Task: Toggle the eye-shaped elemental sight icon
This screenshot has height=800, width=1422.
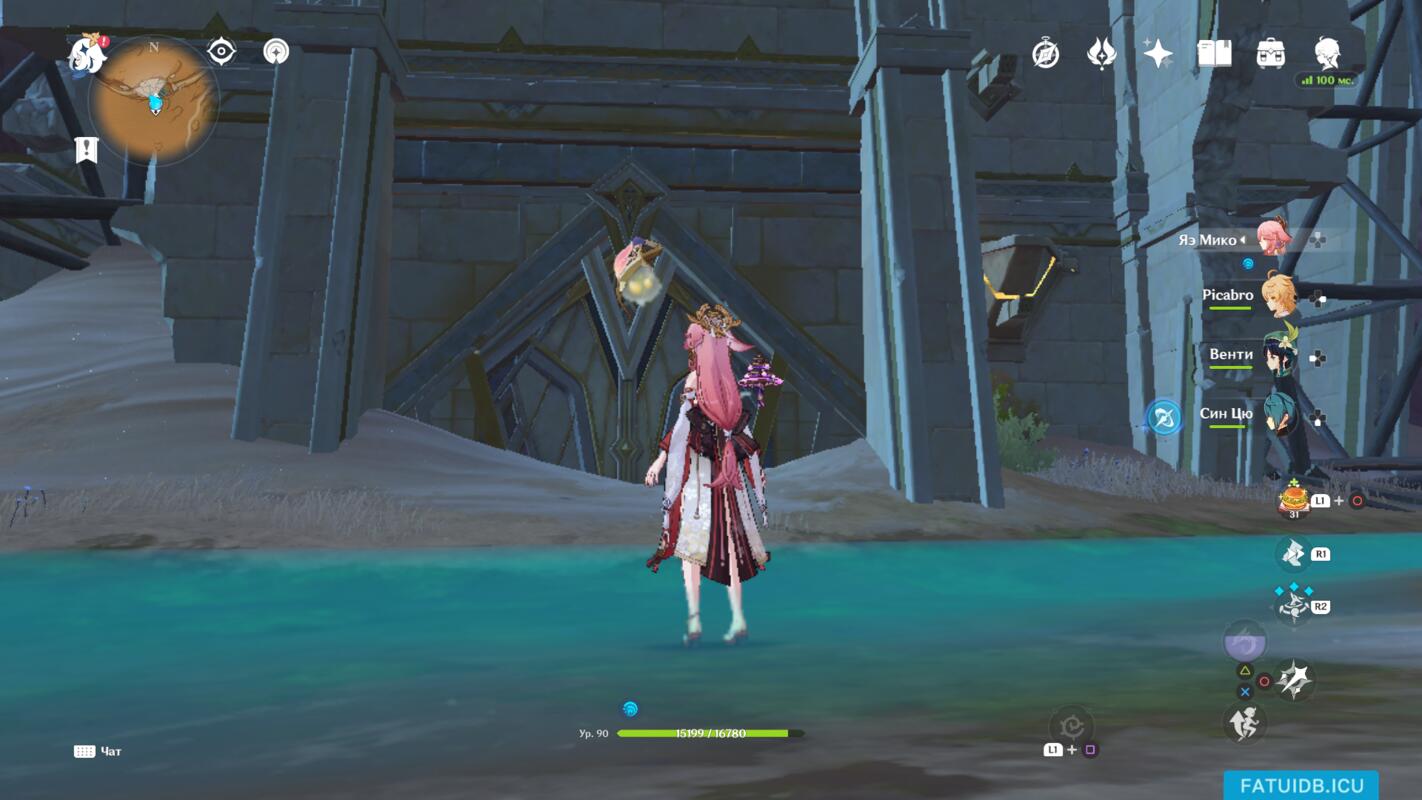Action: (221, 52)
